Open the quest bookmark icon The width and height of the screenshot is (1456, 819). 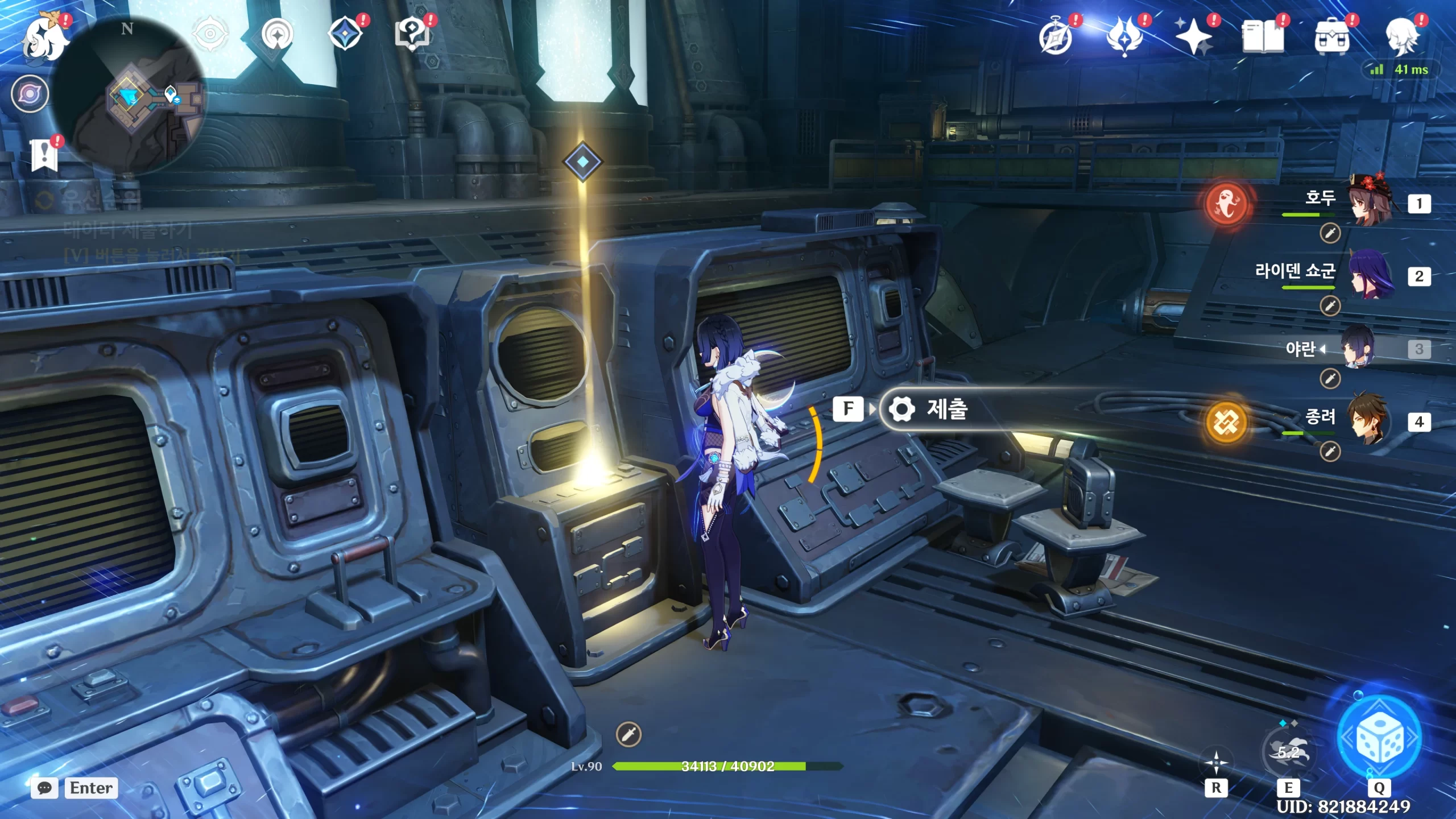click(44, 155)
